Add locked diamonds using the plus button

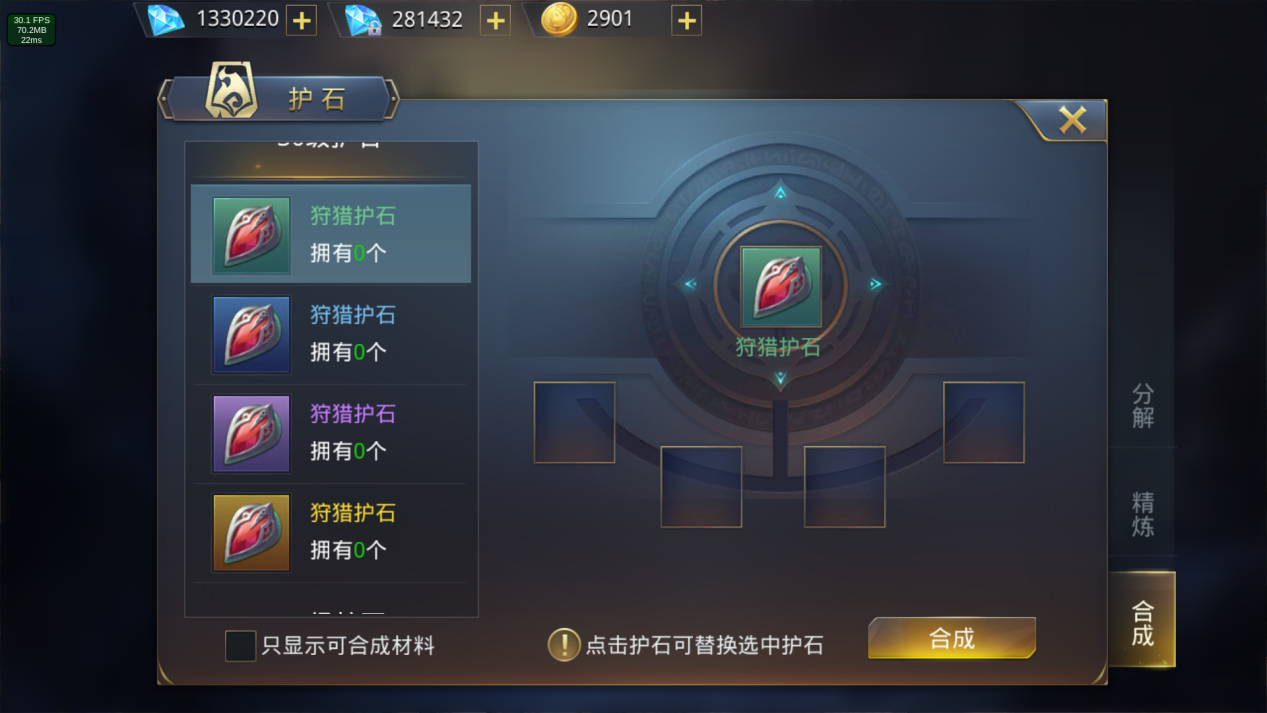click(495, 20)
